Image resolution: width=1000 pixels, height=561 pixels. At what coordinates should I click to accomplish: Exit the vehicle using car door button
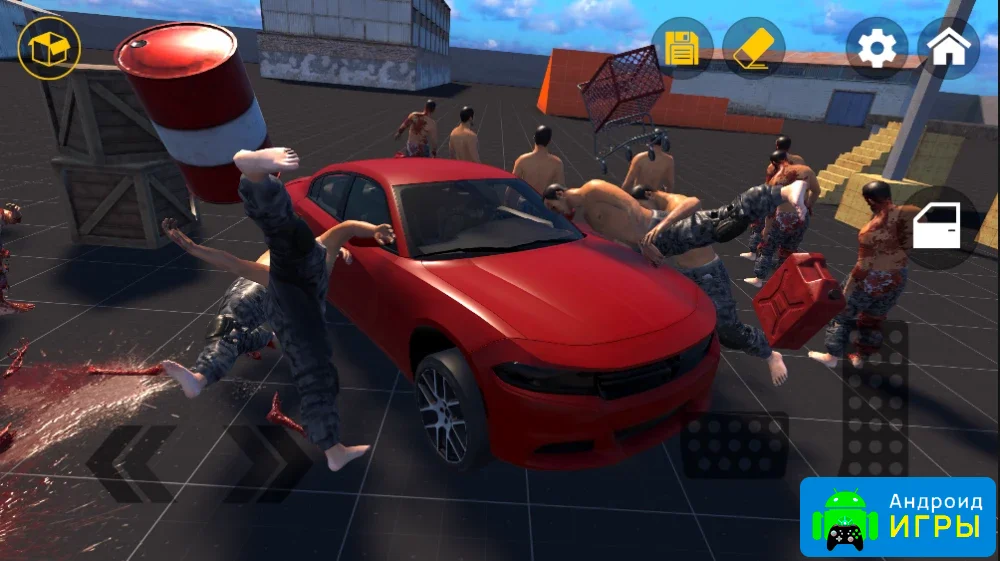click(x=940, y=228)
